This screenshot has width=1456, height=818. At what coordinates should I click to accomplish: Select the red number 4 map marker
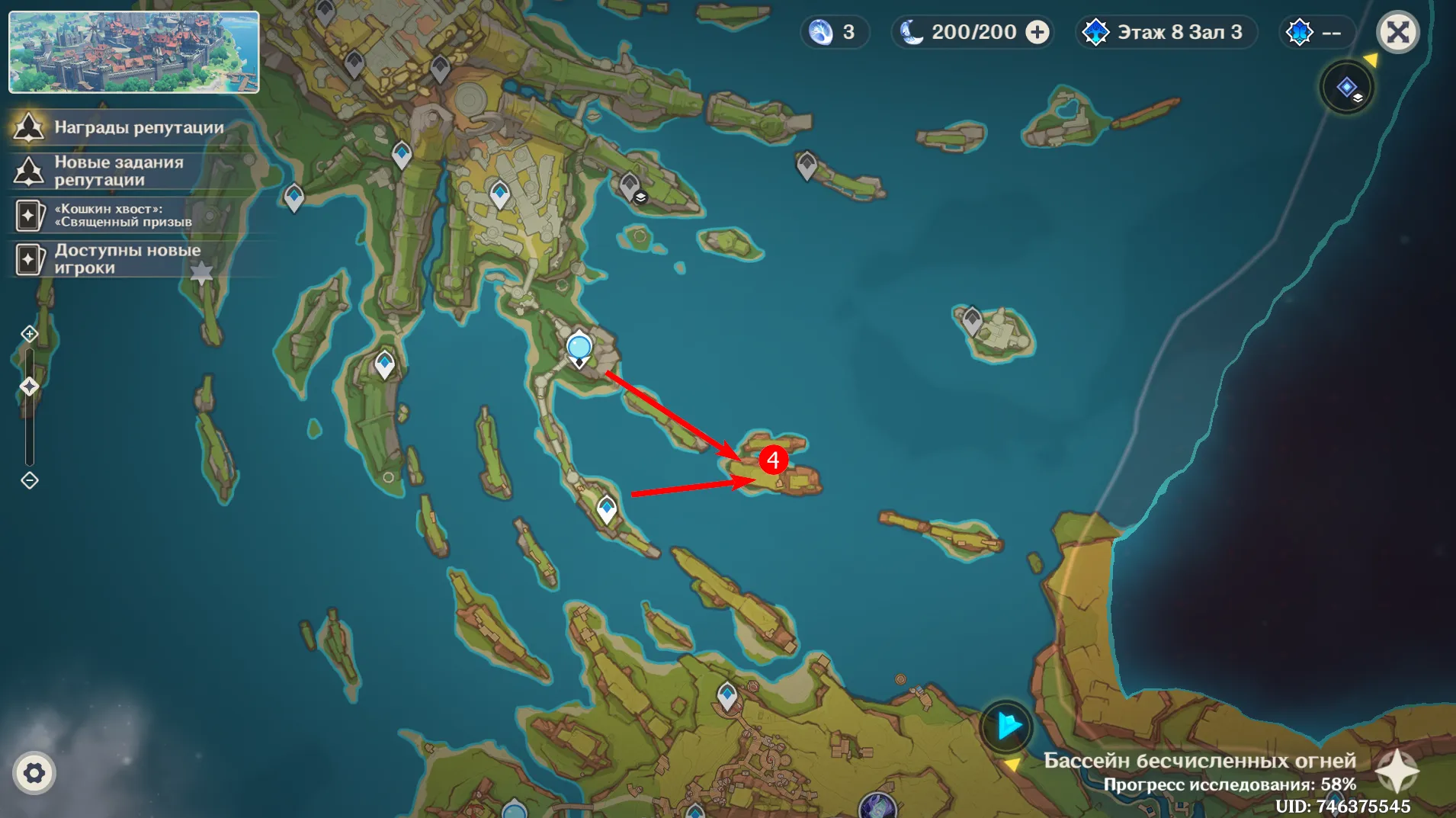[x=773, y=460]
